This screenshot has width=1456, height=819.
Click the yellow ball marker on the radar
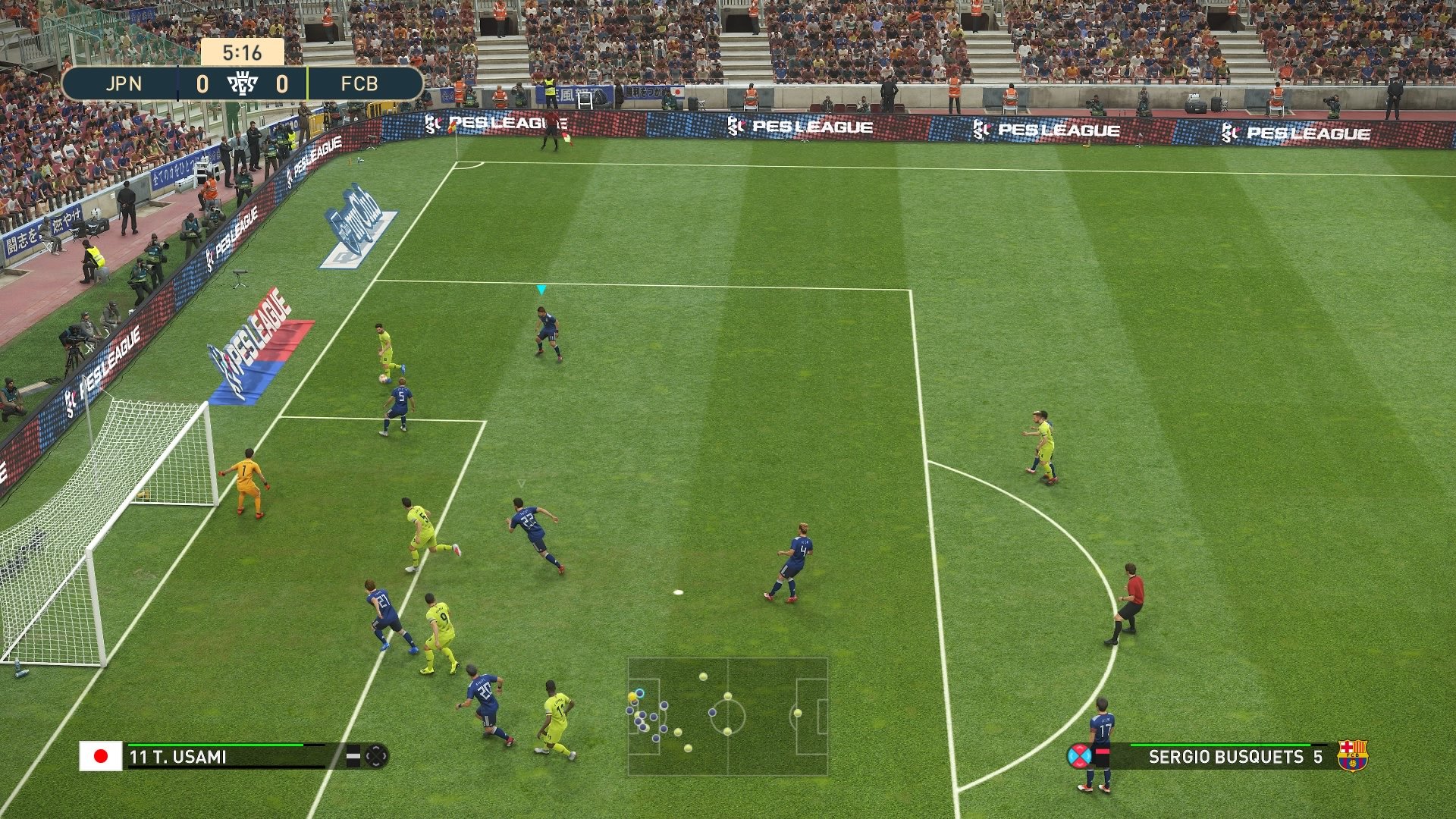click(632, 697)
